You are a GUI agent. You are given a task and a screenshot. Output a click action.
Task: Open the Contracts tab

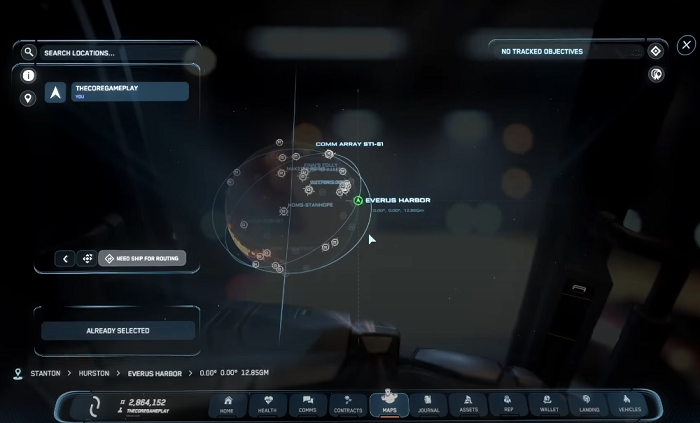(x=347, y=404)
